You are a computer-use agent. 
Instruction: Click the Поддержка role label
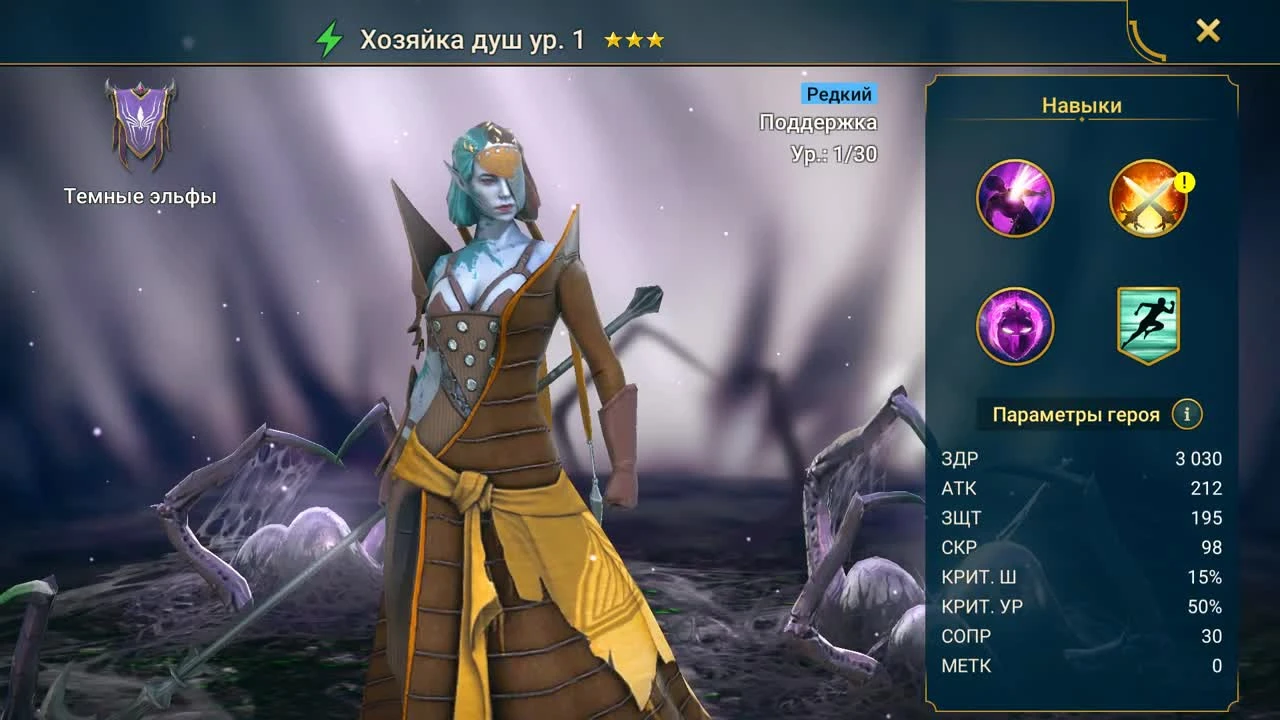(817, 122)
